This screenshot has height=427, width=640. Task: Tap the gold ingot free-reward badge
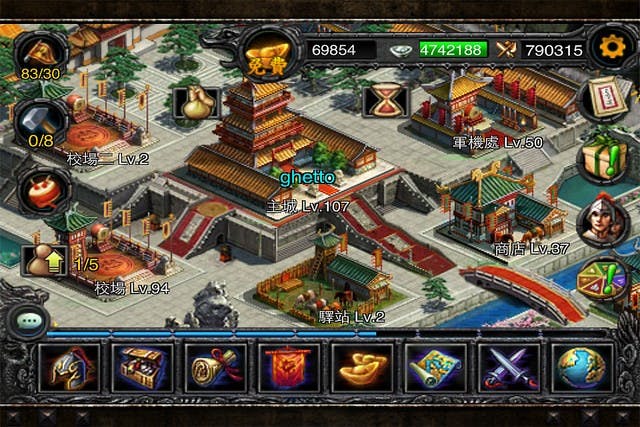(x=263, y=53)
